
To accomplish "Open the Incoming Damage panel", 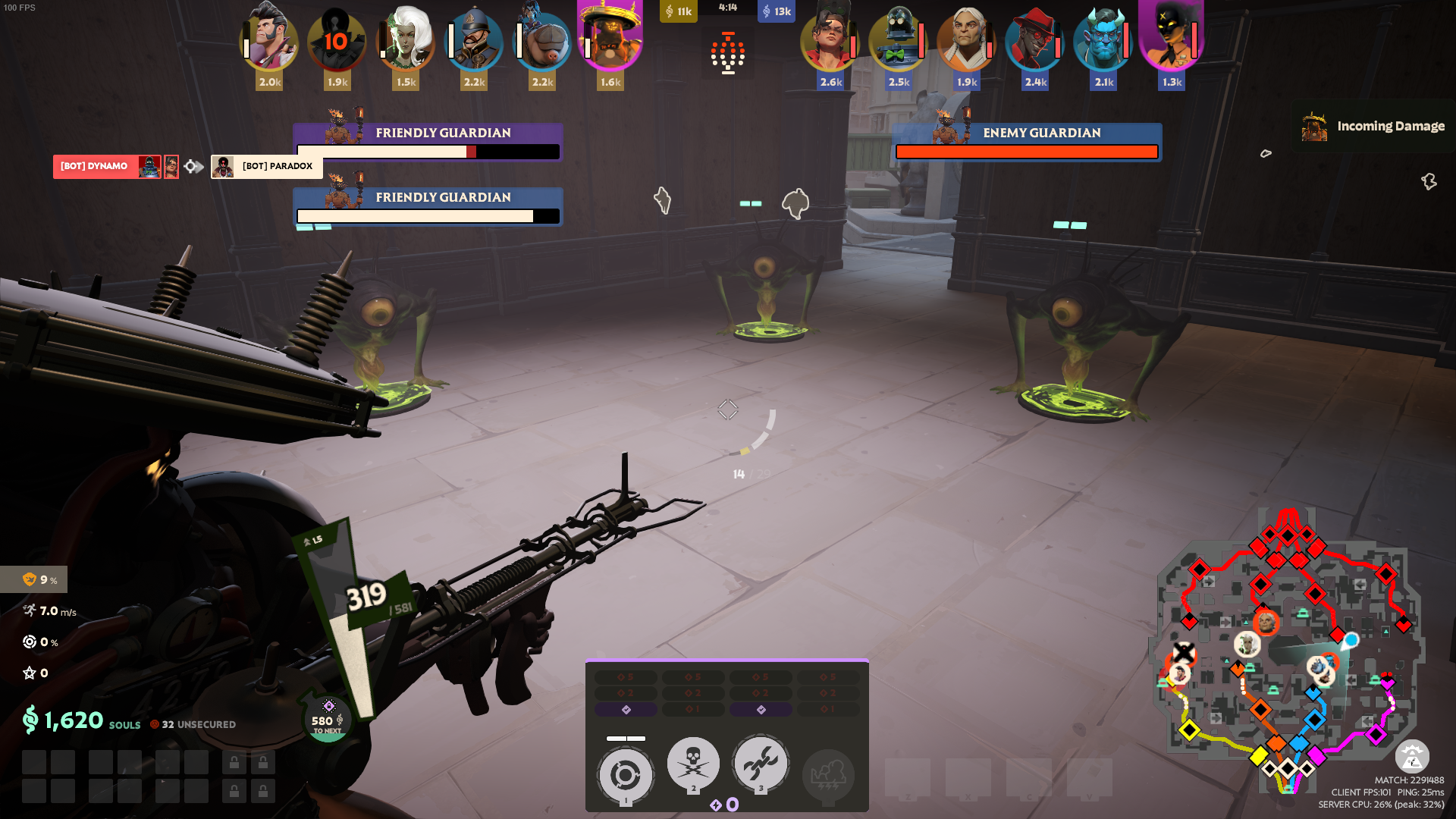I will click(1374, 126).
